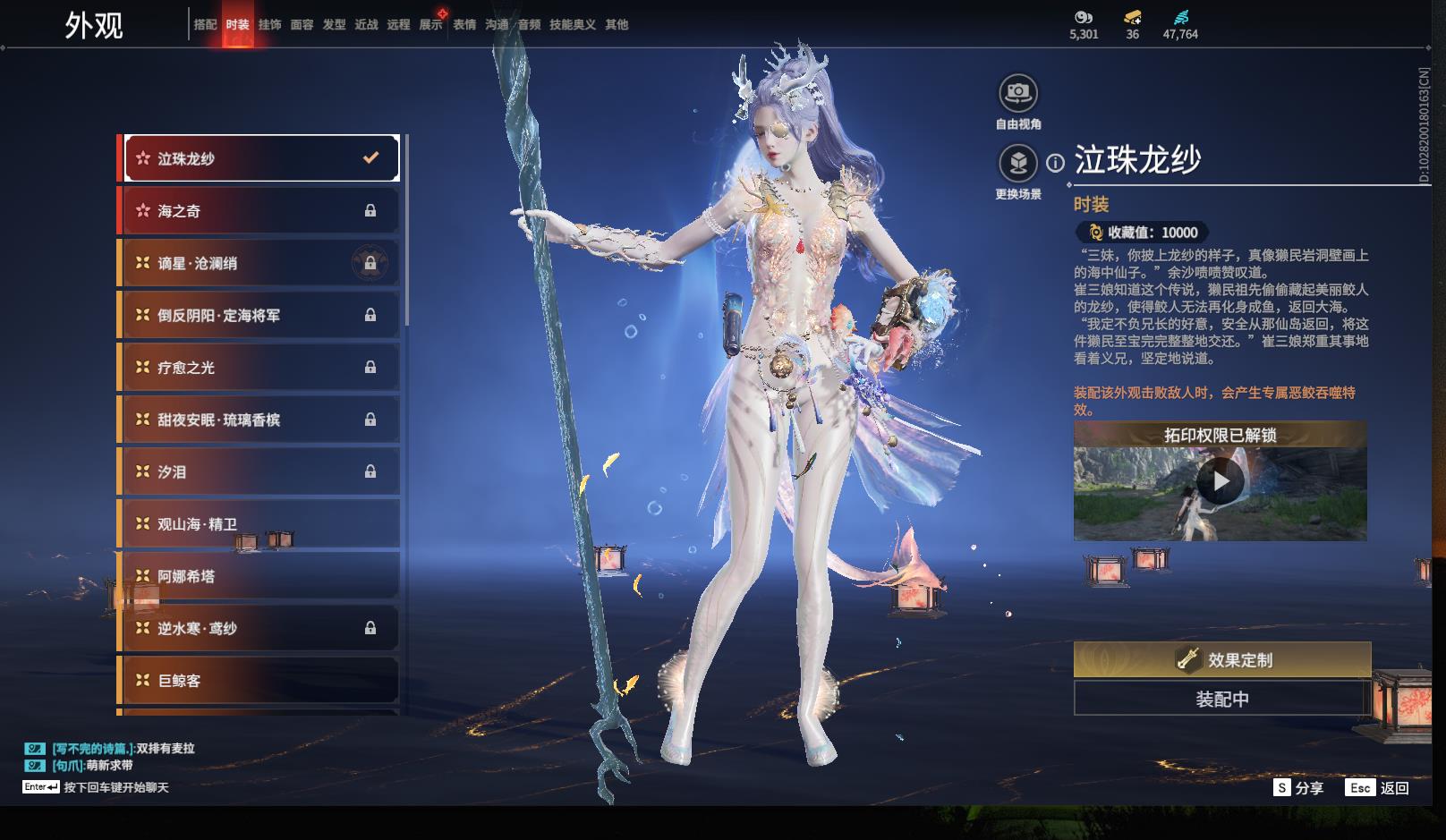Click the 分享 share button
Viewport: 1446px width, 840px height.
click(1298, 788)
